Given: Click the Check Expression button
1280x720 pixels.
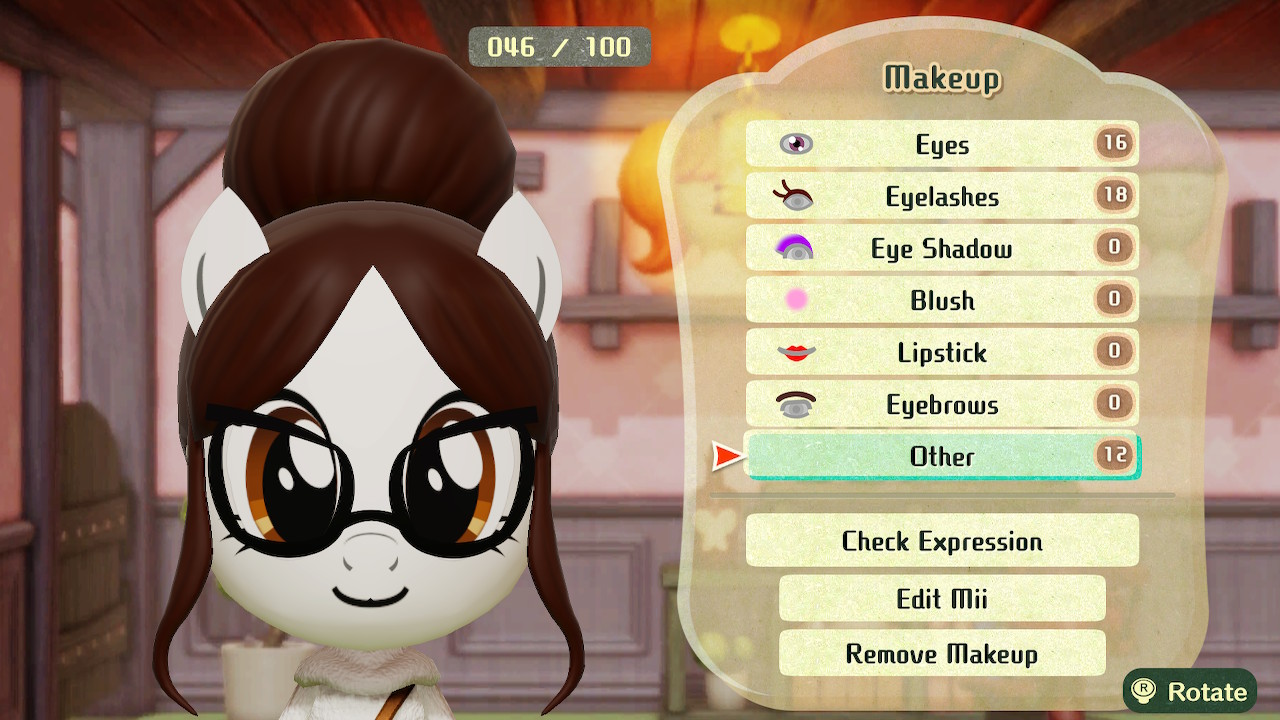Looking at the screenshot, I should click(x=942, y=541).
